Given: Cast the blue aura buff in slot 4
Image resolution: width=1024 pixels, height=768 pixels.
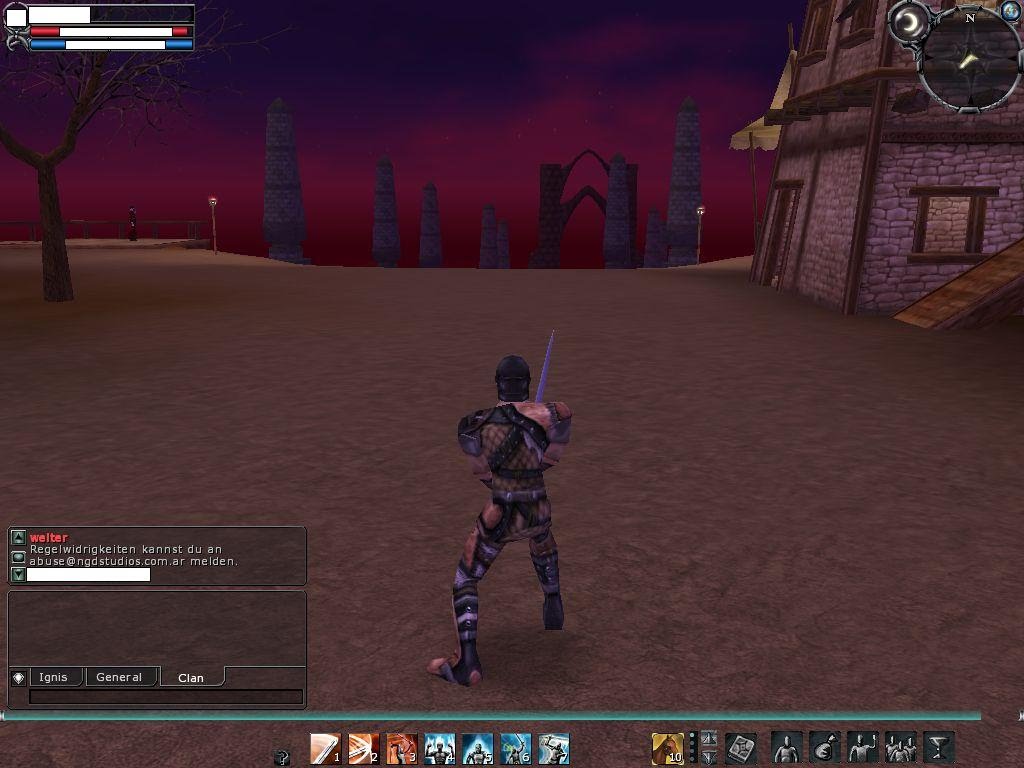Looking at the screenshot, I should coord(439,748).
